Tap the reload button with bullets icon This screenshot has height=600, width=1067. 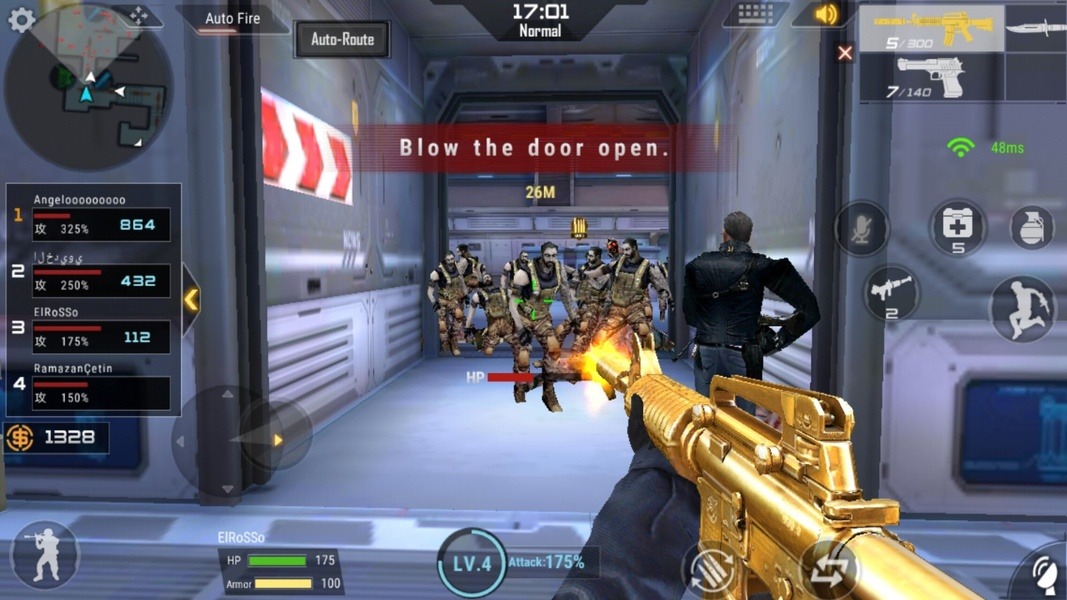point(712,569)
